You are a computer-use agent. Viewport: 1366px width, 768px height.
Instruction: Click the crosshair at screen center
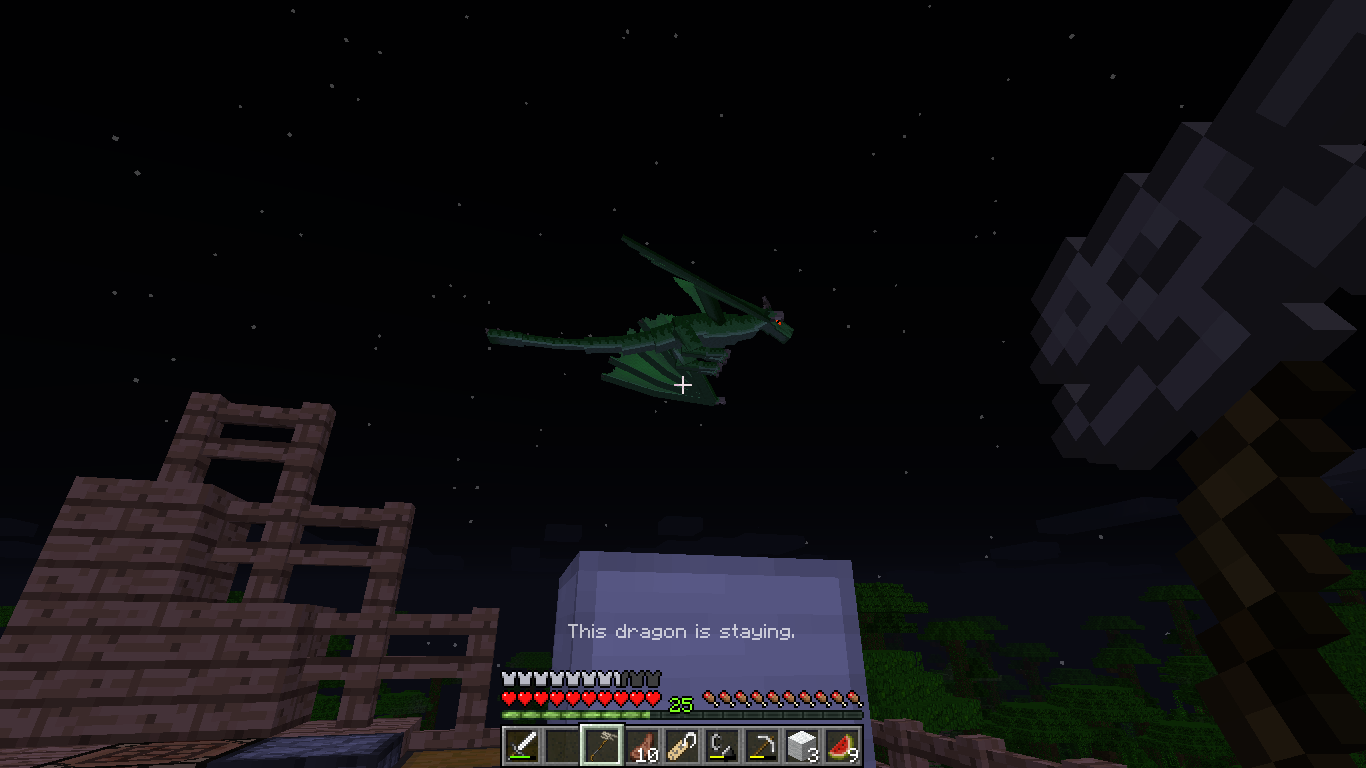click(x=683, y=384)
